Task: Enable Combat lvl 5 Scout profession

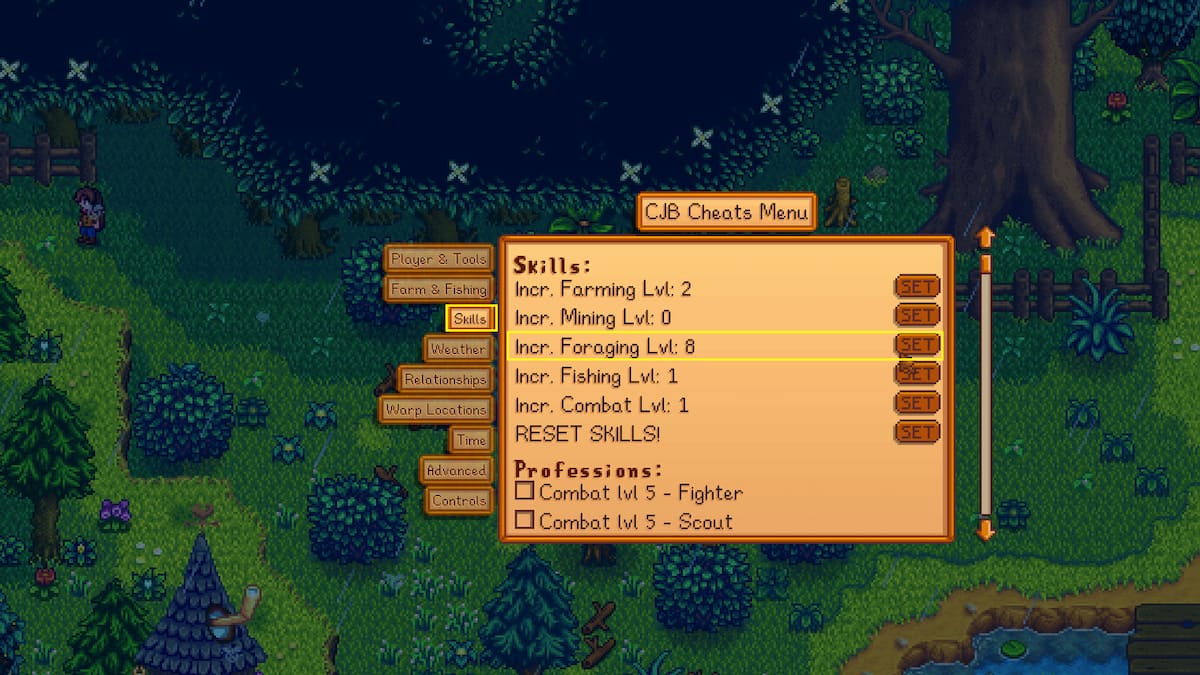Action: point(524,520)
